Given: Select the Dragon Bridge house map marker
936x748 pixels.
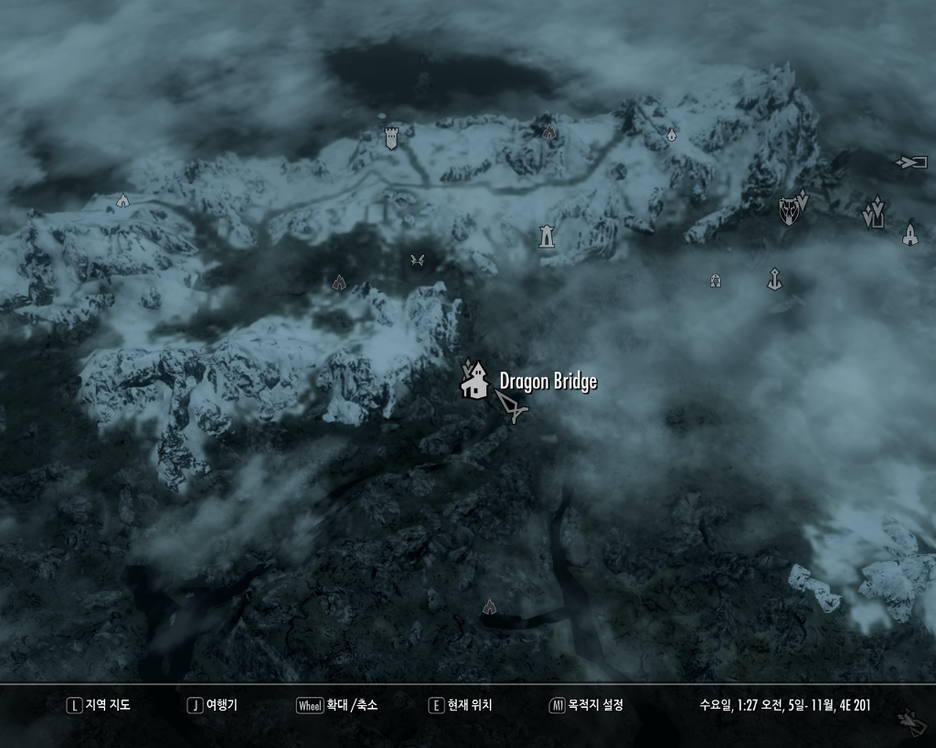Looking at the screenshot, I should coord(474,381).
